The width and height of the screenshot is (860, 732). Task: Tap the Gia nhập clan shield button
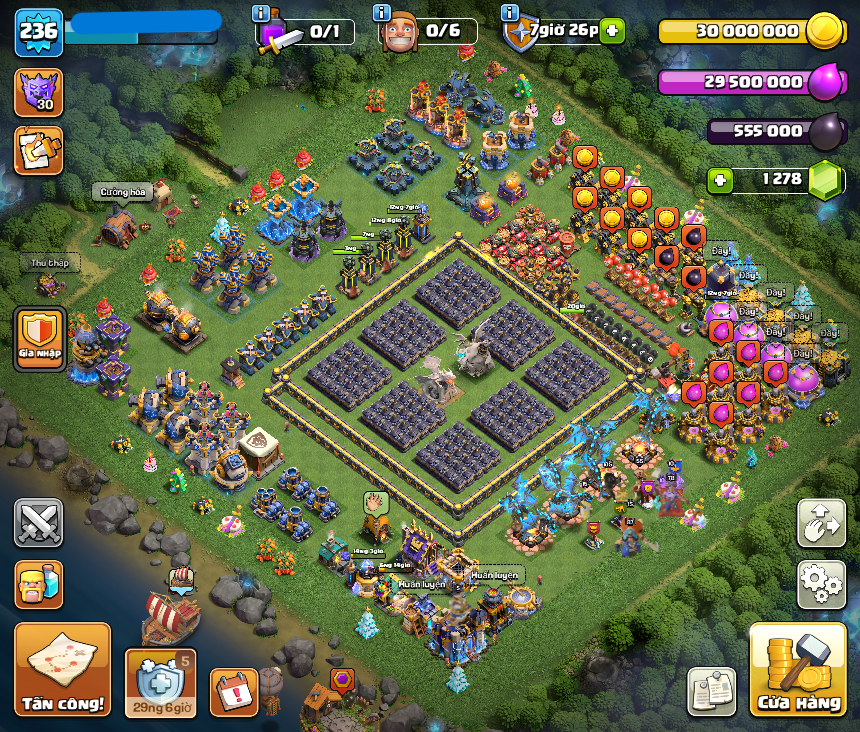click(40, 337)
